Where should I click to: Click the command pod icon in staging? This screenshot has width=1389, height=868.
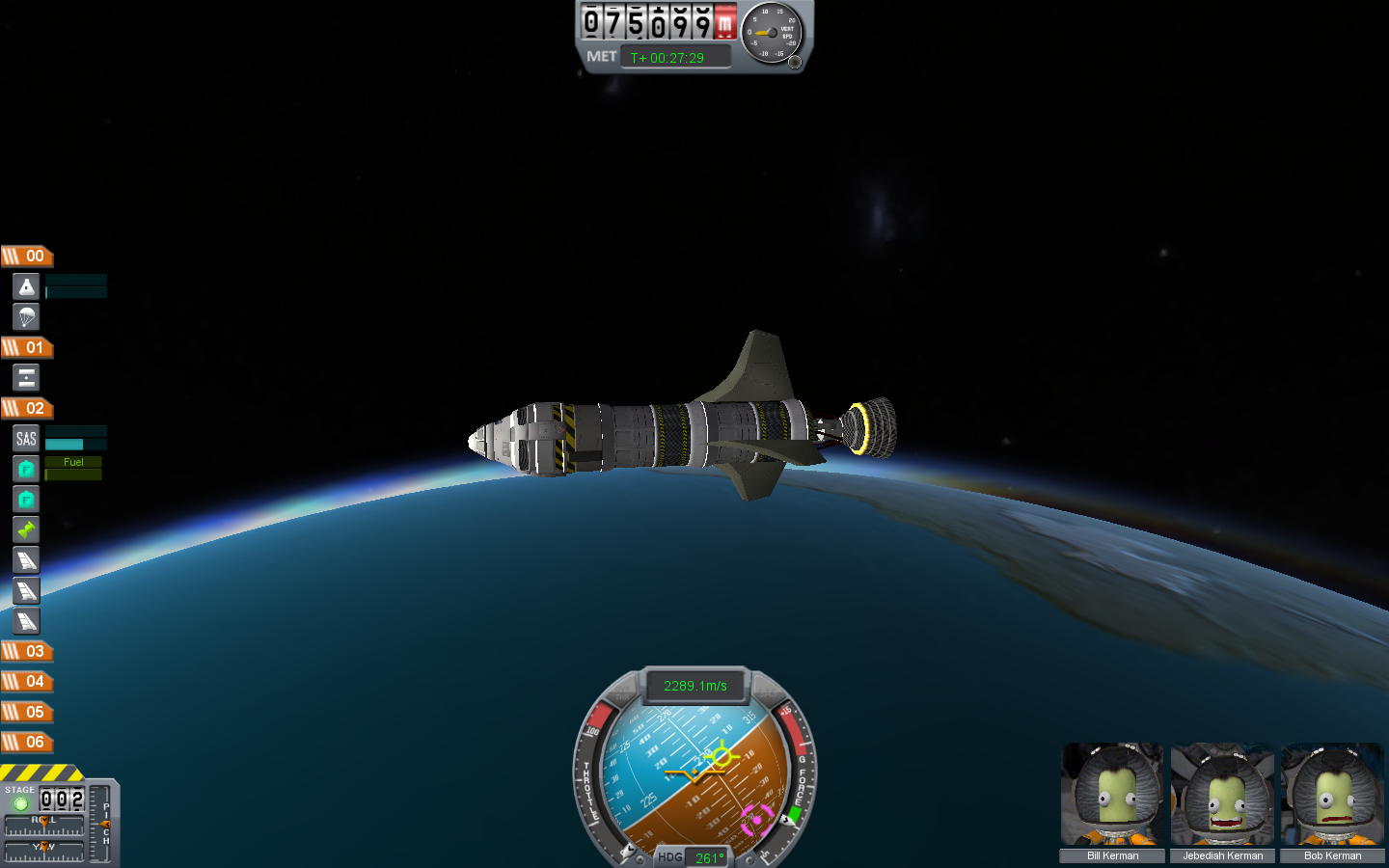(26, 285)
